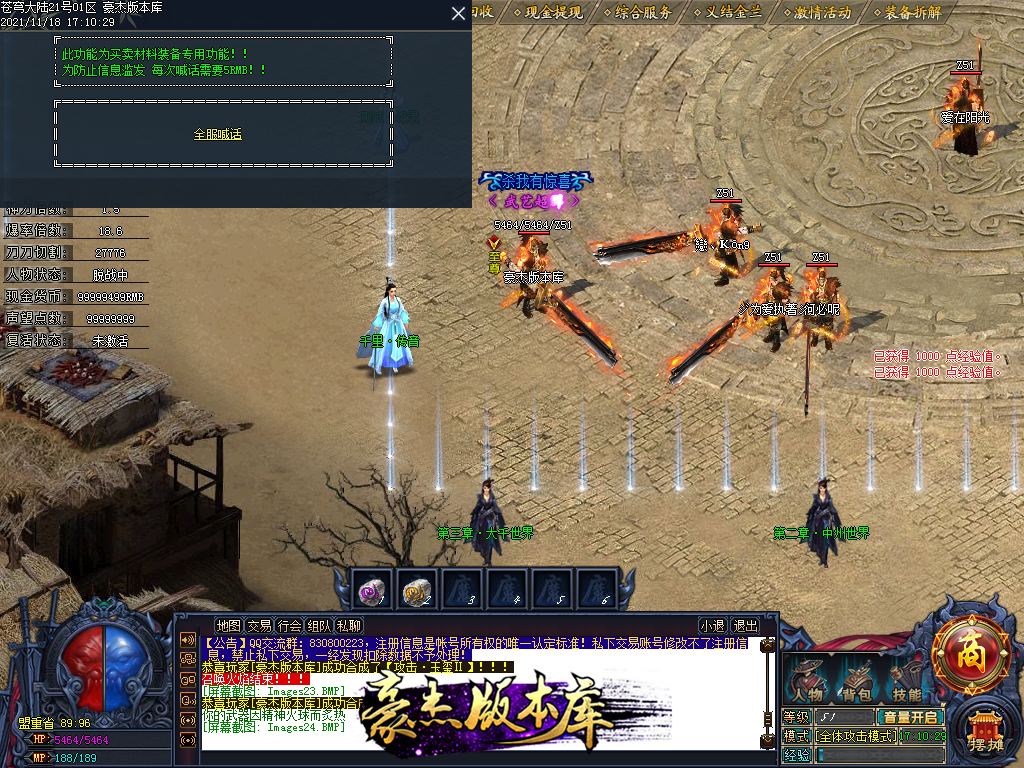1024x768 pixels.
Task: Open the 地图 map button
Action: [x=229, y=626]
